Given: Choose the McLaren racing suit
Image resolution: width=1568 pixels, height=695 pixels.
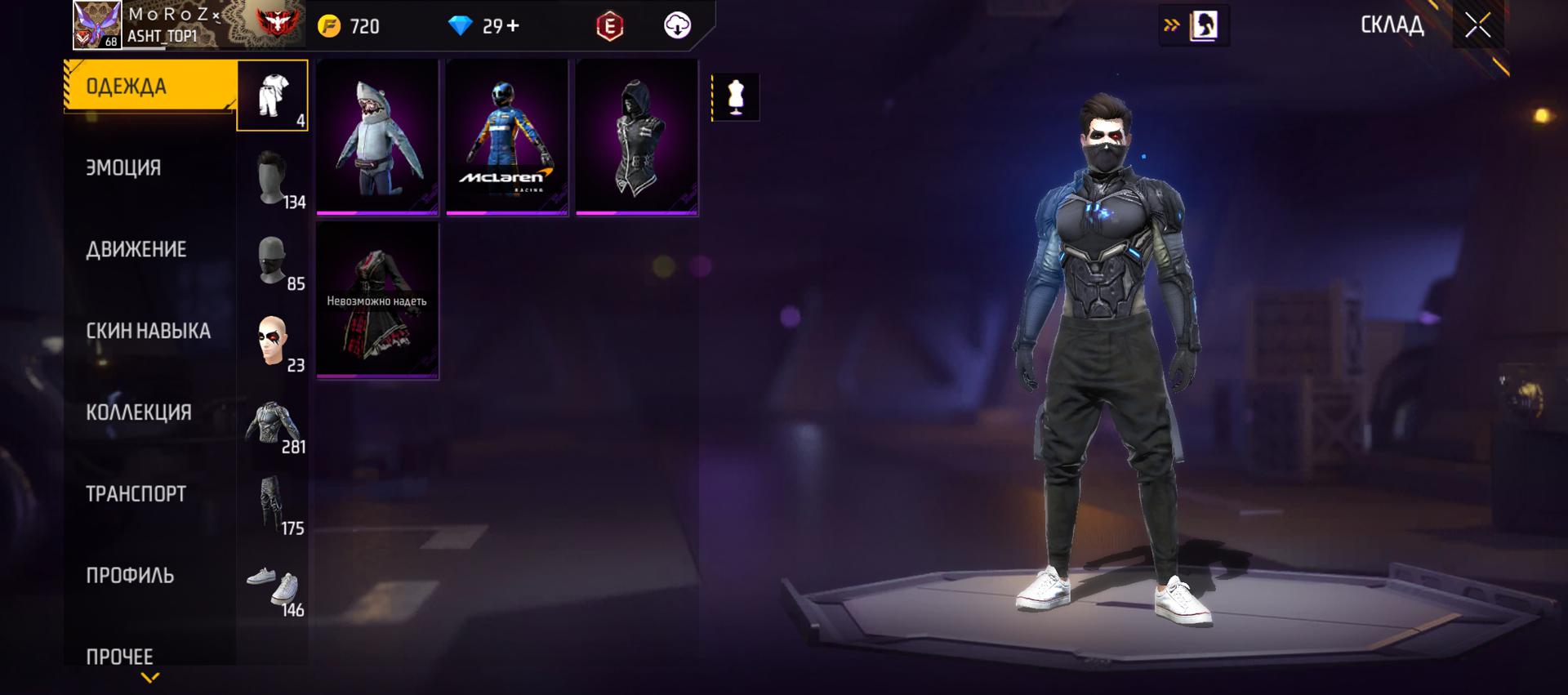Looking at the screenshot, I should click(507, 136).
